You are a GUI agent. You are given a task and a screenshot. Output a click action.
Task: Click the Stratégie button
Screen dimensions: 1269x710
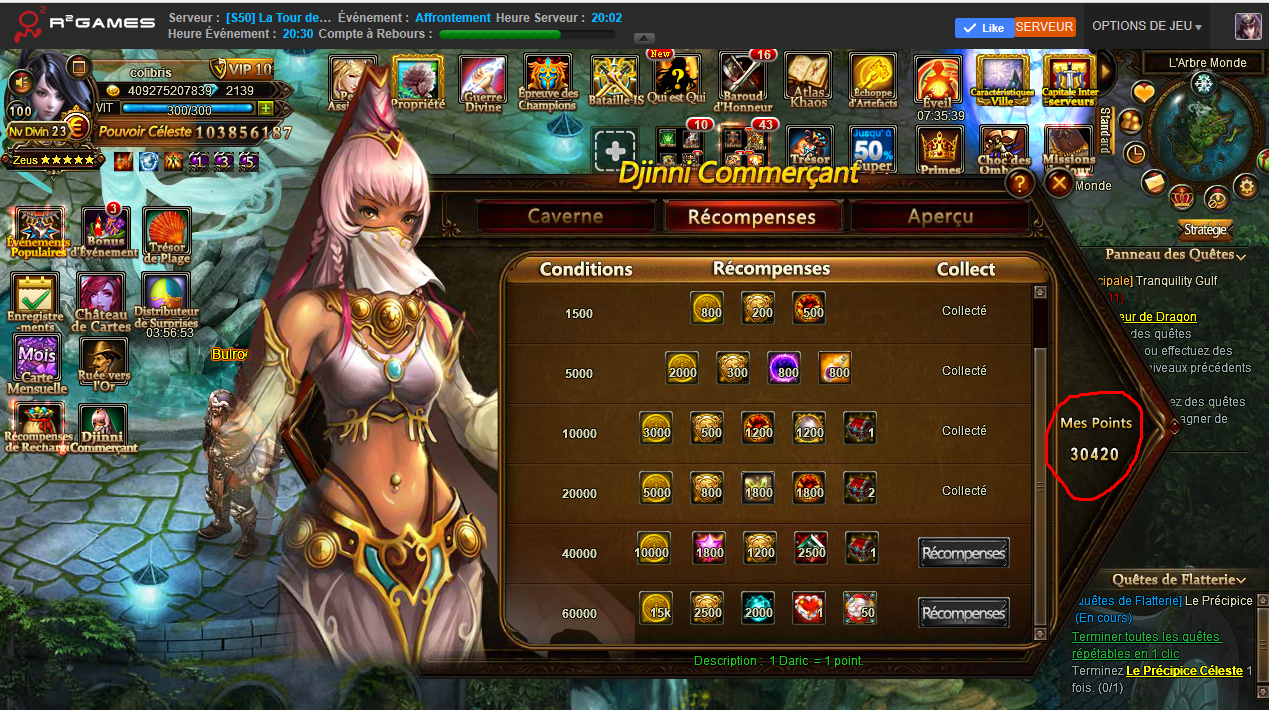click(1205, 229)
